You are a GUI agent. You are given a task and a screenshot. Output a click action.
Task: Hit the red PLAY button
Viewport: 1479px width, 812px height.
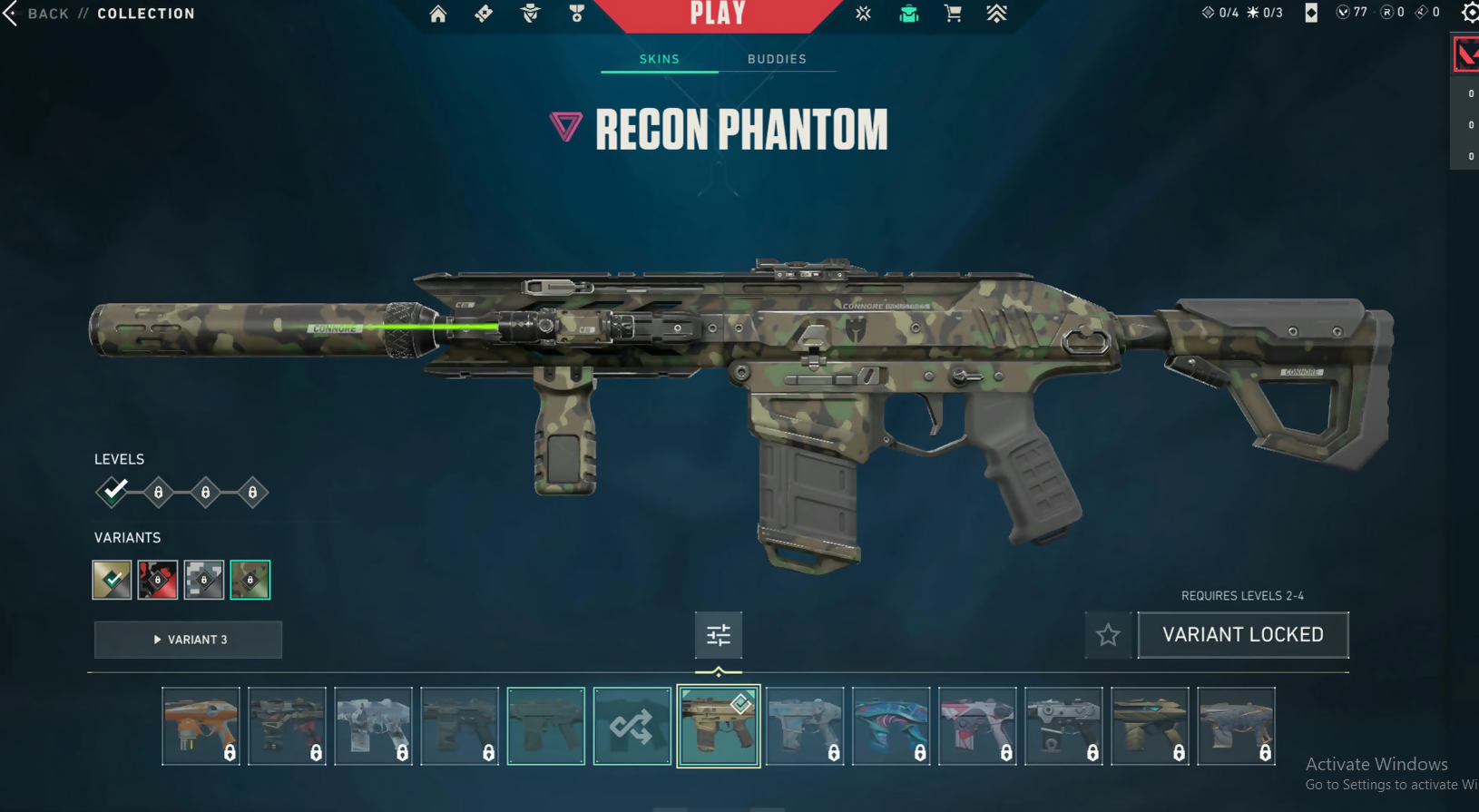click(718, 15)
